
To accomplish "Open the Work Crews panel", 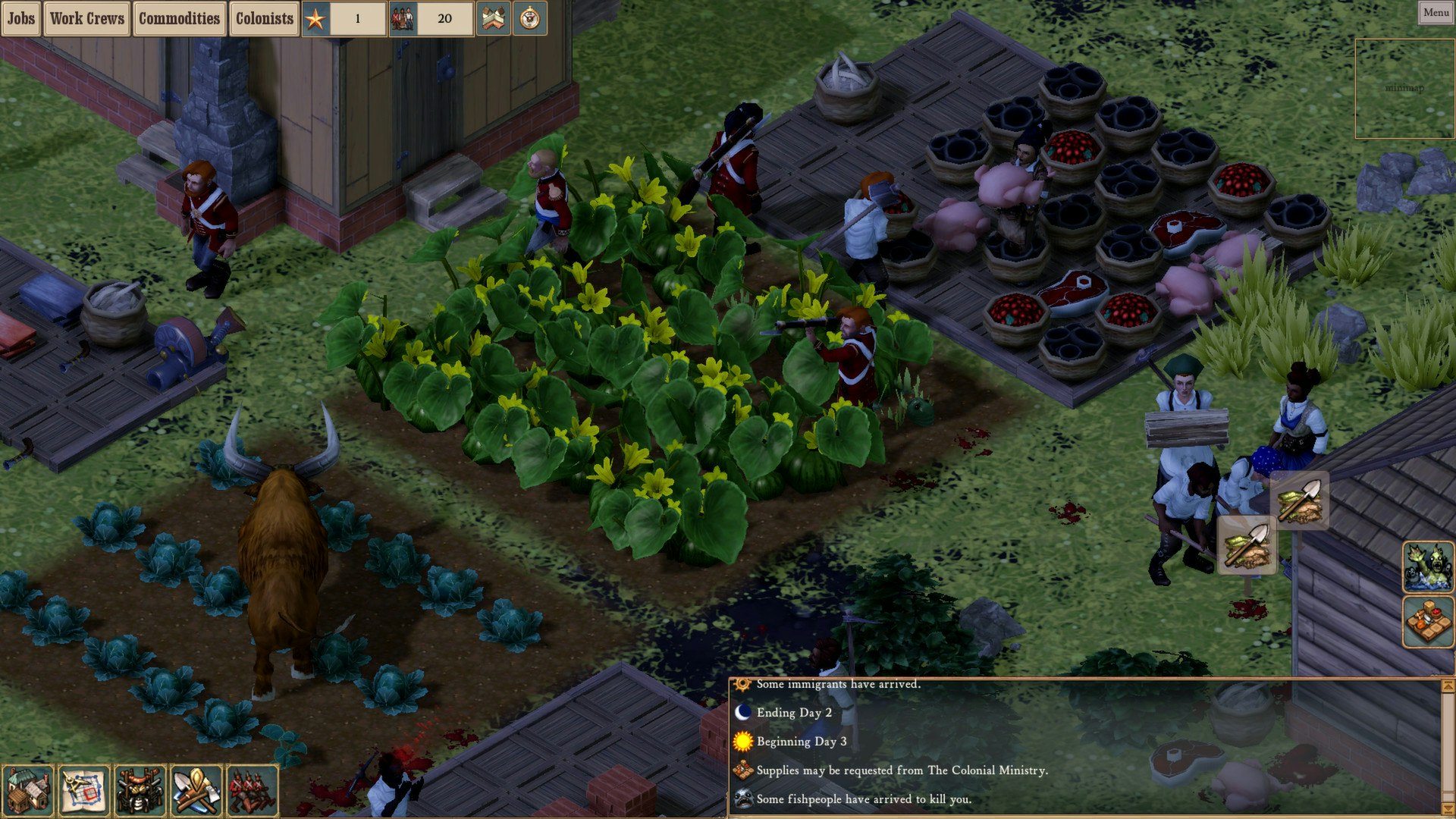I will pyautogui.click(x=86, y=19).
